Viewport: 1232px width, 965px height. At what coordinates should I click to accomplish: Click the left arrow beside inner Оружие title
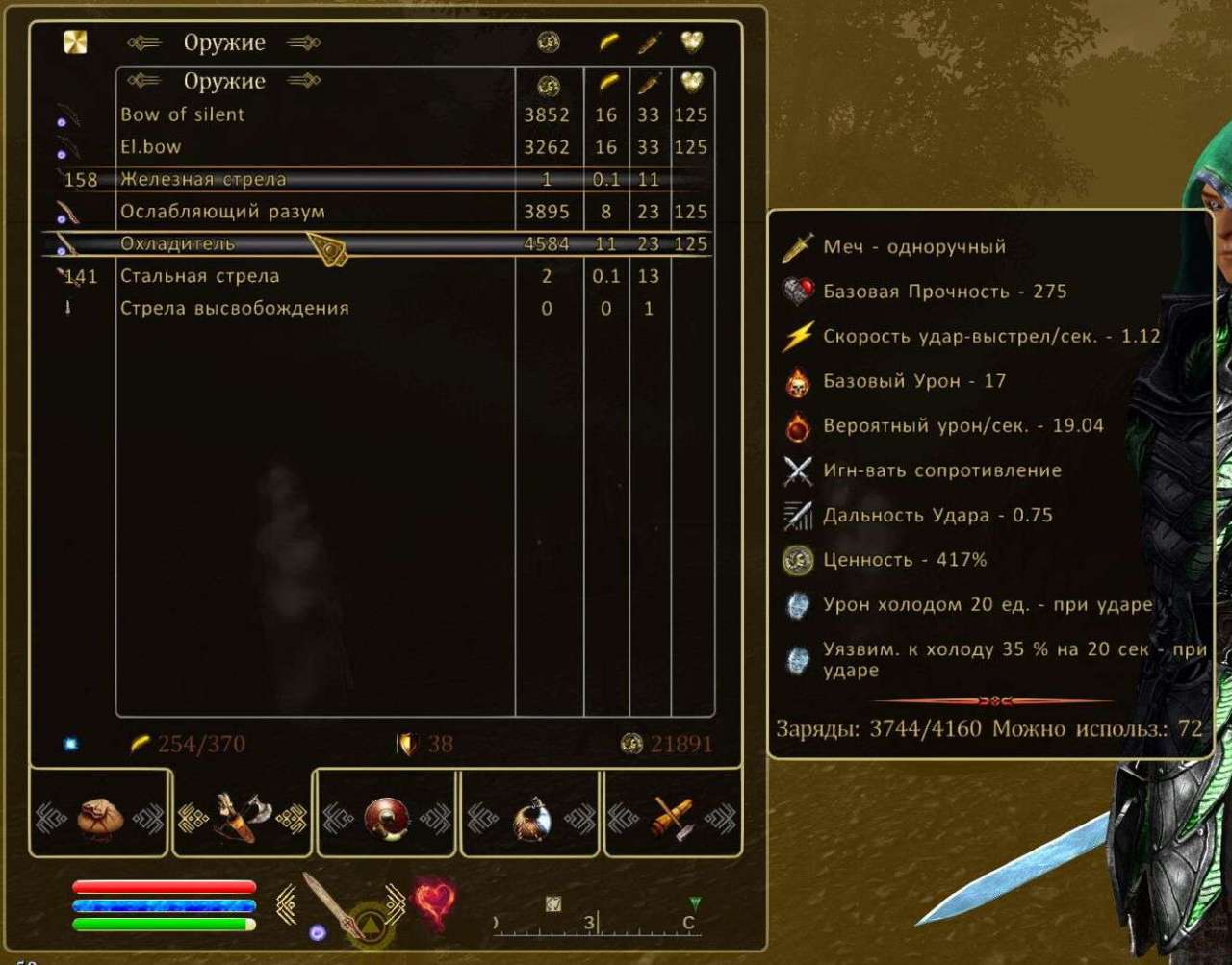[x=146, y=81]
